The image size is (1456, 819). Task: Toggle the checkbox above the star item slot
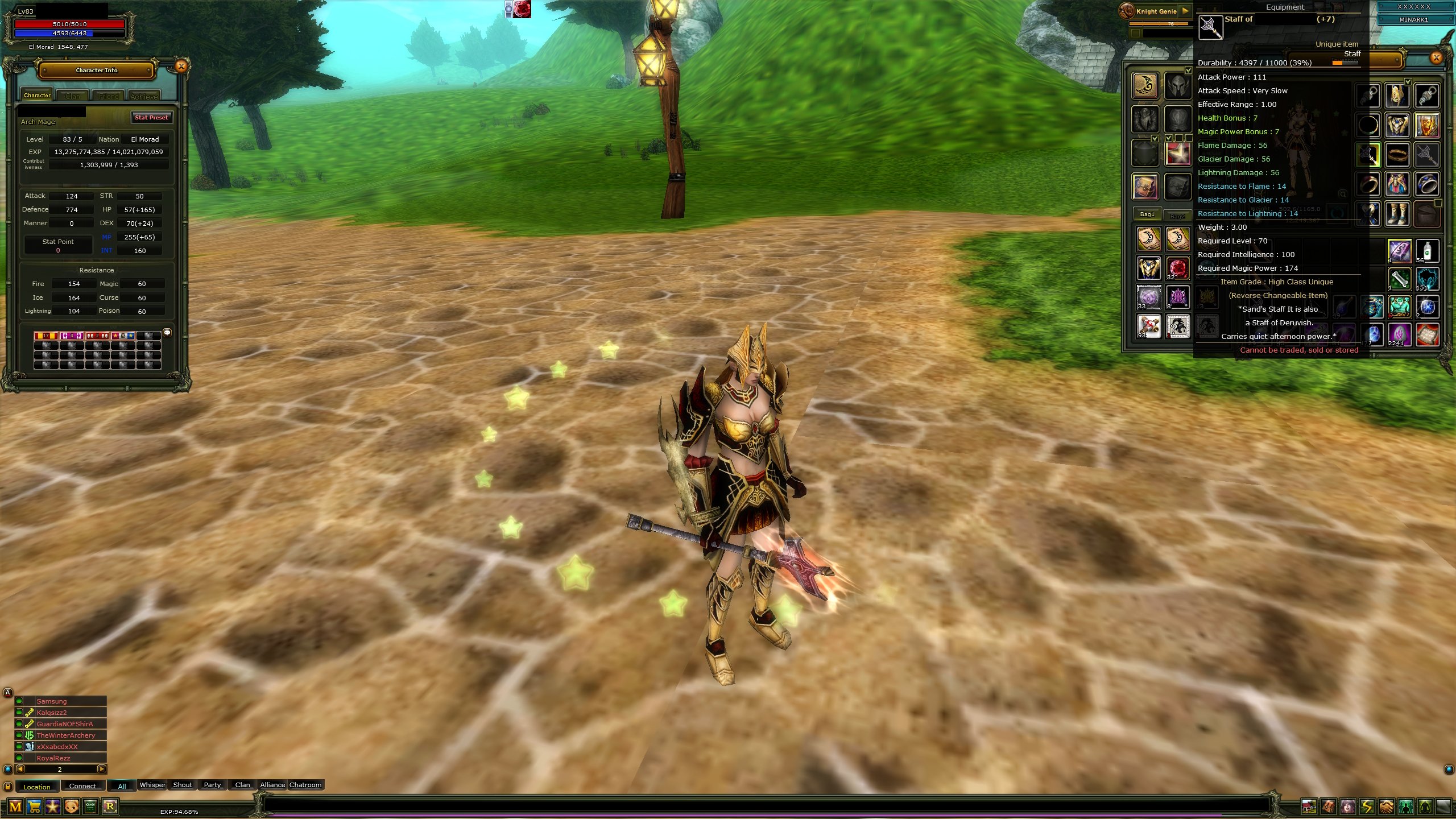click(1169, 139)
